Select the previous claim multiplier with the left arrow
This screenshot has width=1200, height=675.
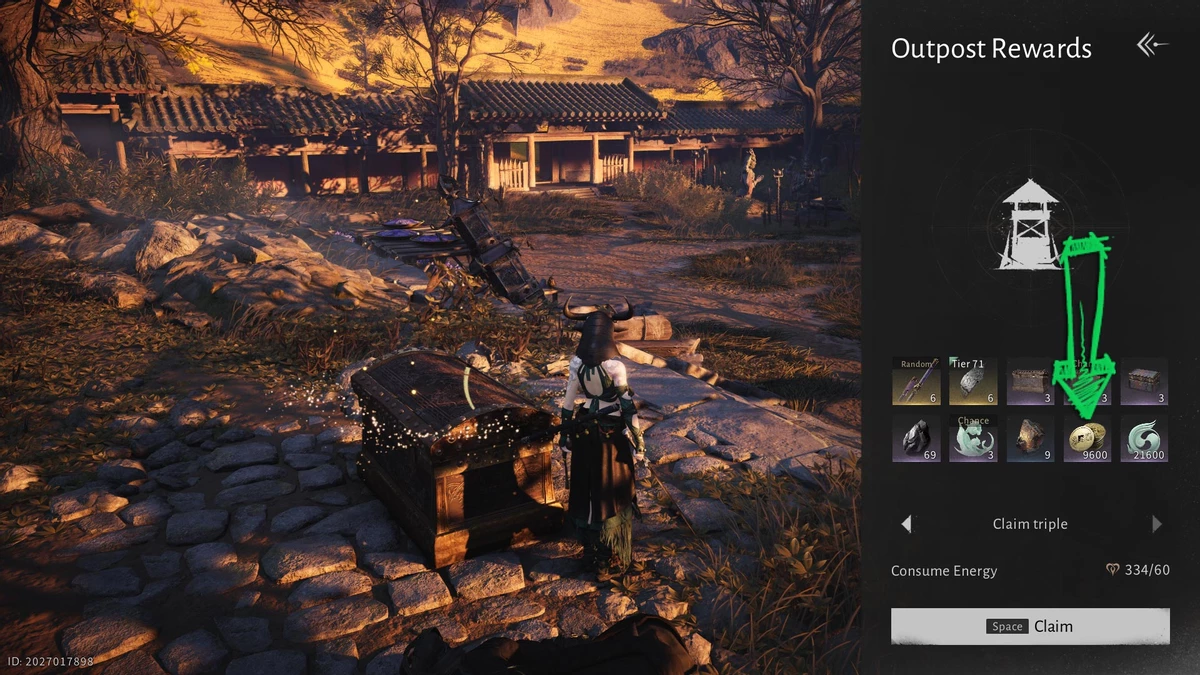click(906, 524)
